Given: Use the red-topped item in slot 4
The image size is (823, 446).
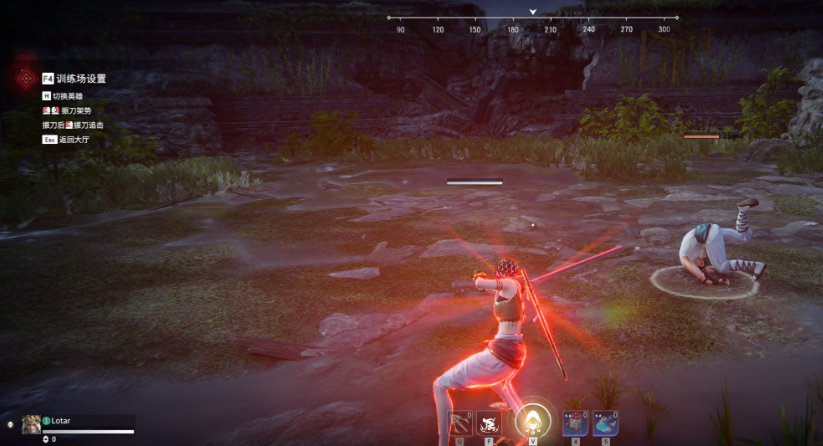Looking at the screenshot, I should (575, 422).
